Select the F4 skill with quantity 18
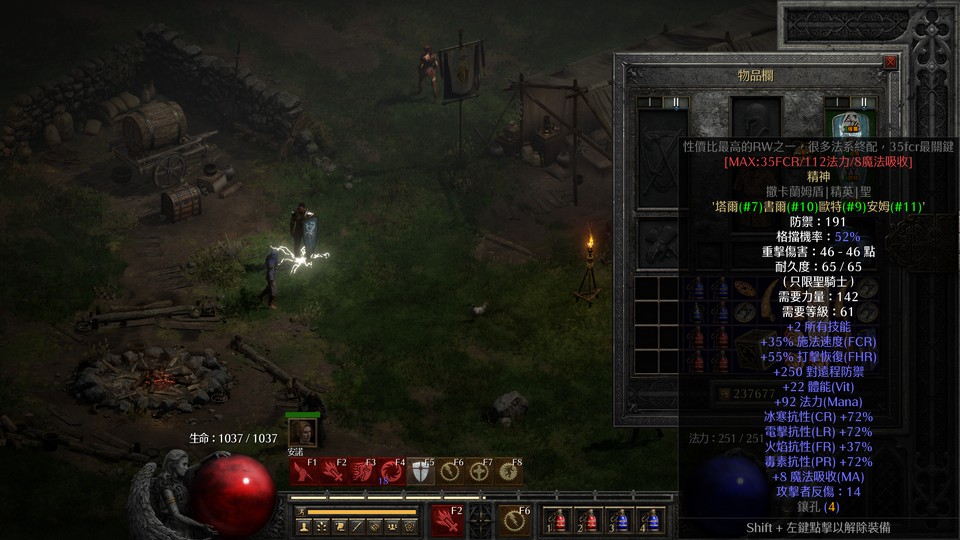This screenshot has width=960, height=540. (391, 471)
